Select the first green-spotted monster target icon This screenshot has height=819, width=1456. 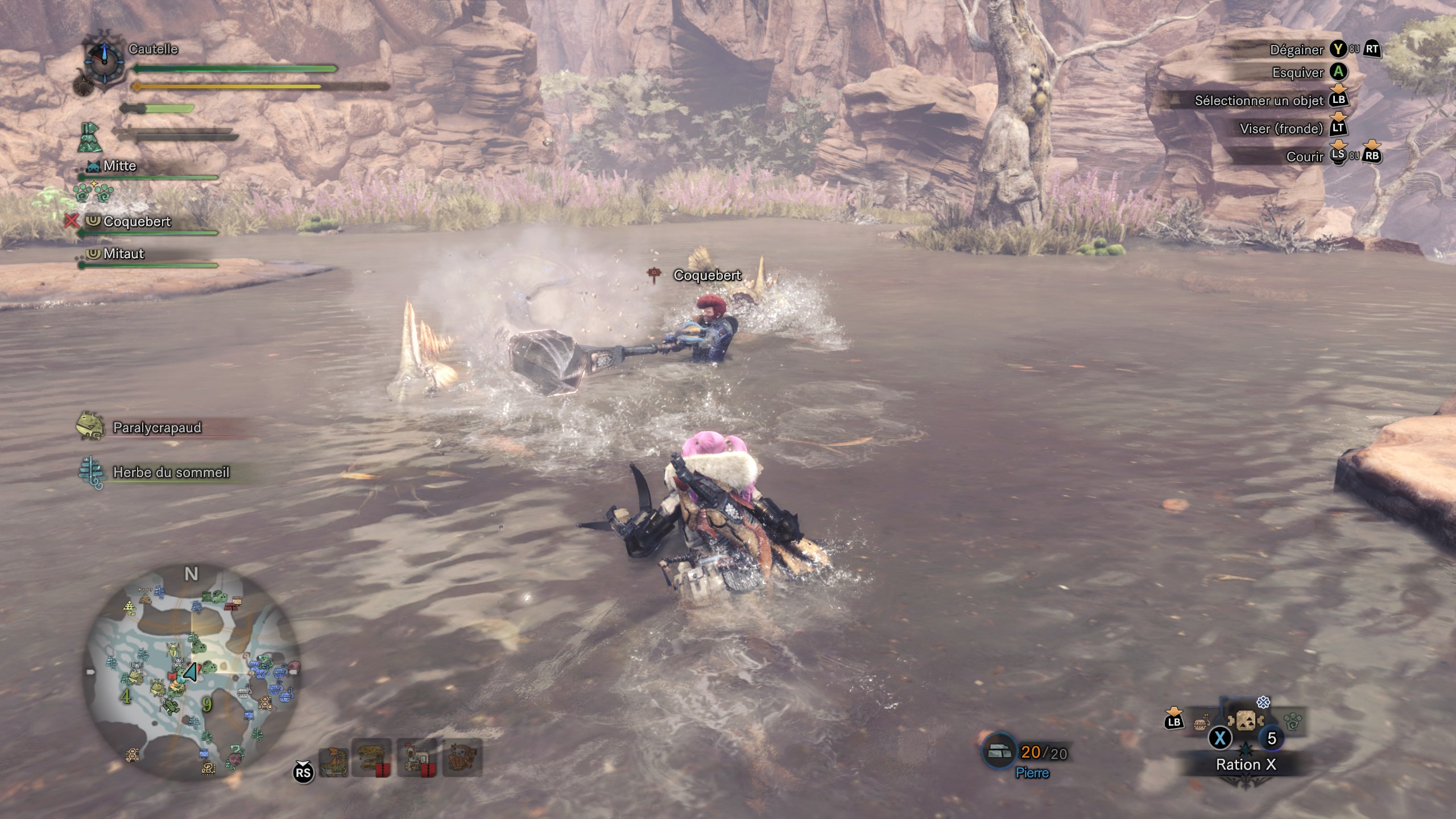coord(333,758)
